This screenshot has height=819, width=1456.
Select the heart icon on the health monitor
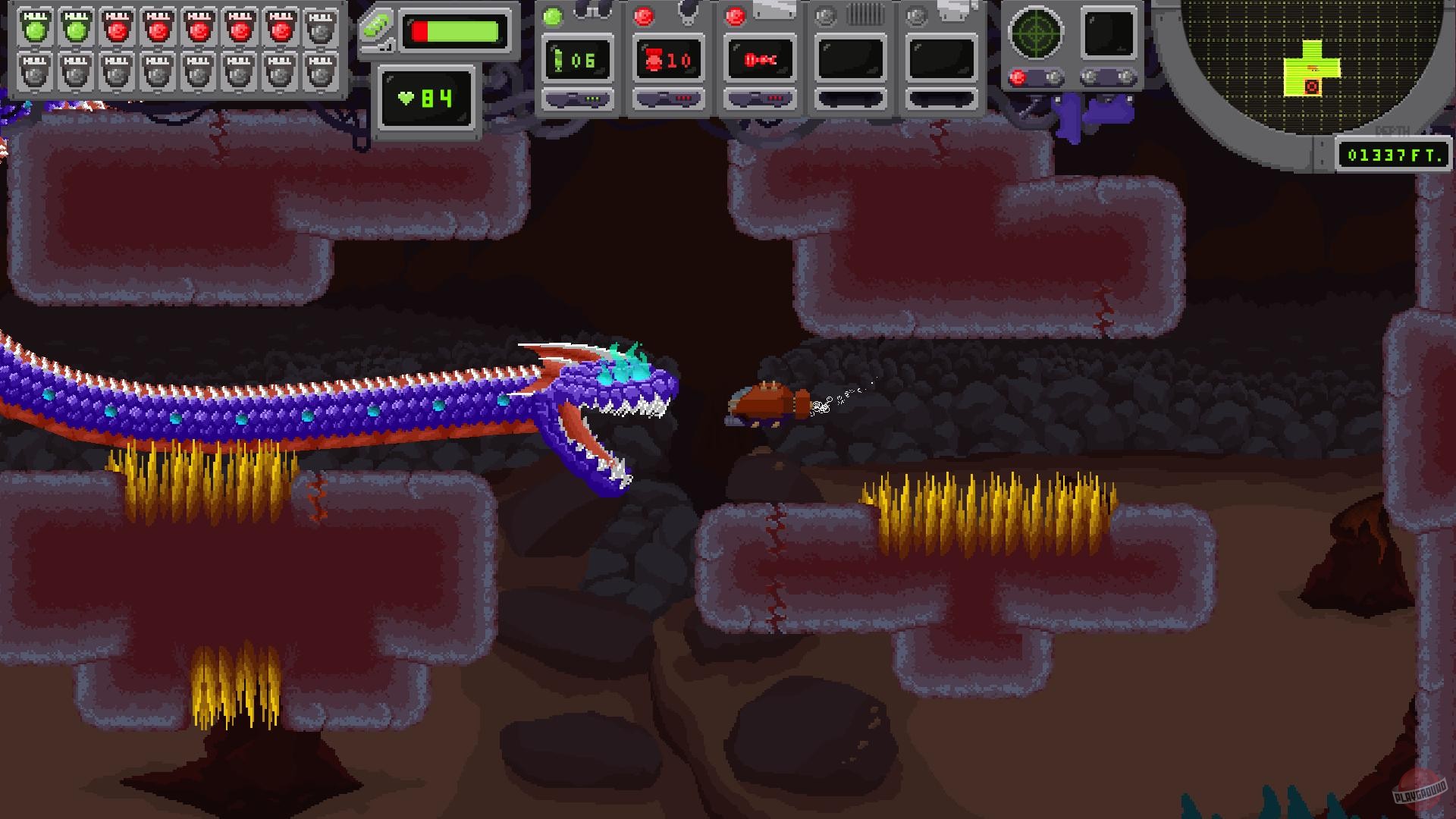pyautogui.click(x=406, y=97)
